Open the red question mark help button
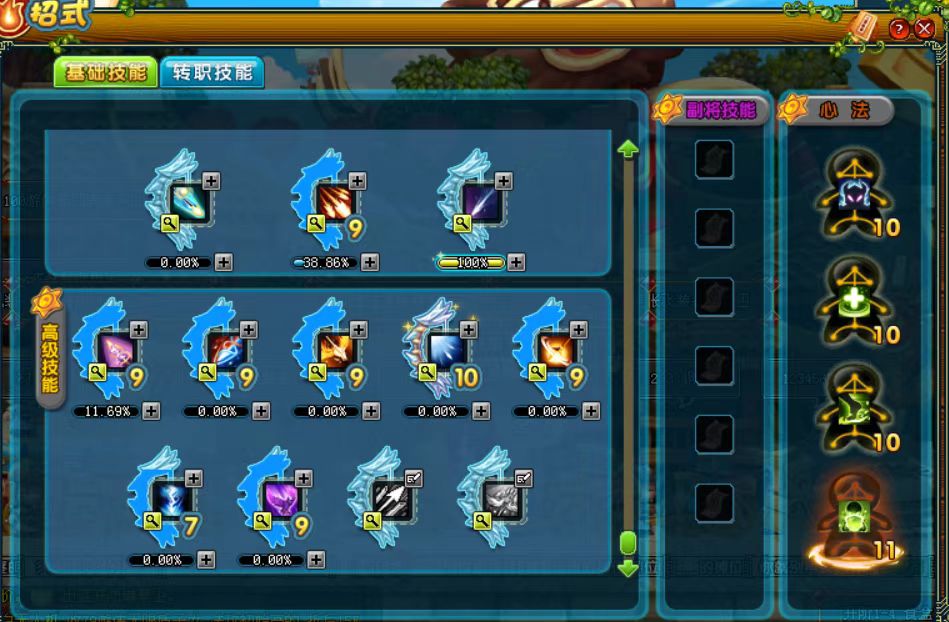Viewport: 949px width, 622px height. 899,29
